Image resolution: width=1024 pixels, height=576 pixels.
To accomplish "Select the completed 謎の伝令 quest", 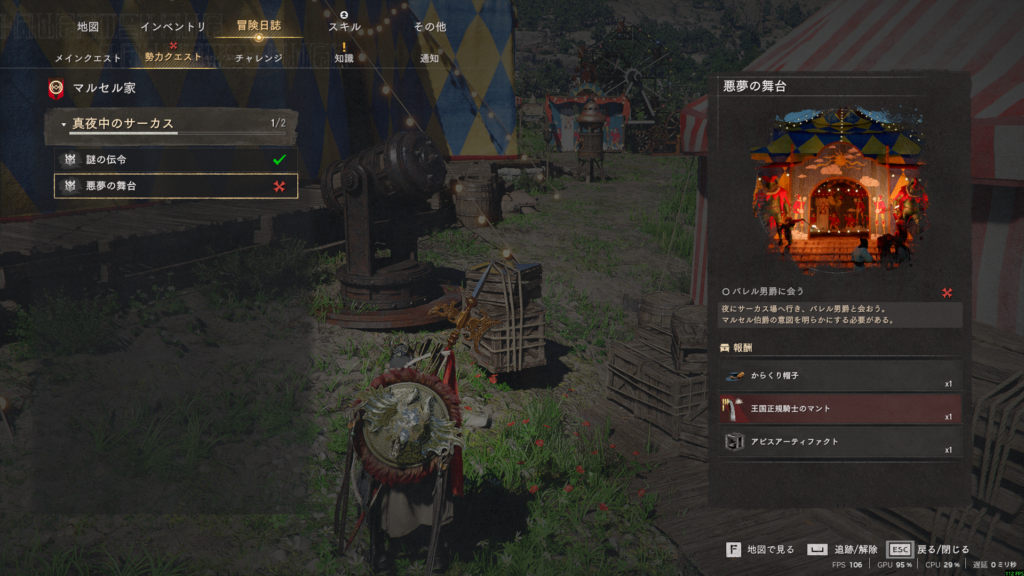I will pyautogui.click(x=176, y=159).
